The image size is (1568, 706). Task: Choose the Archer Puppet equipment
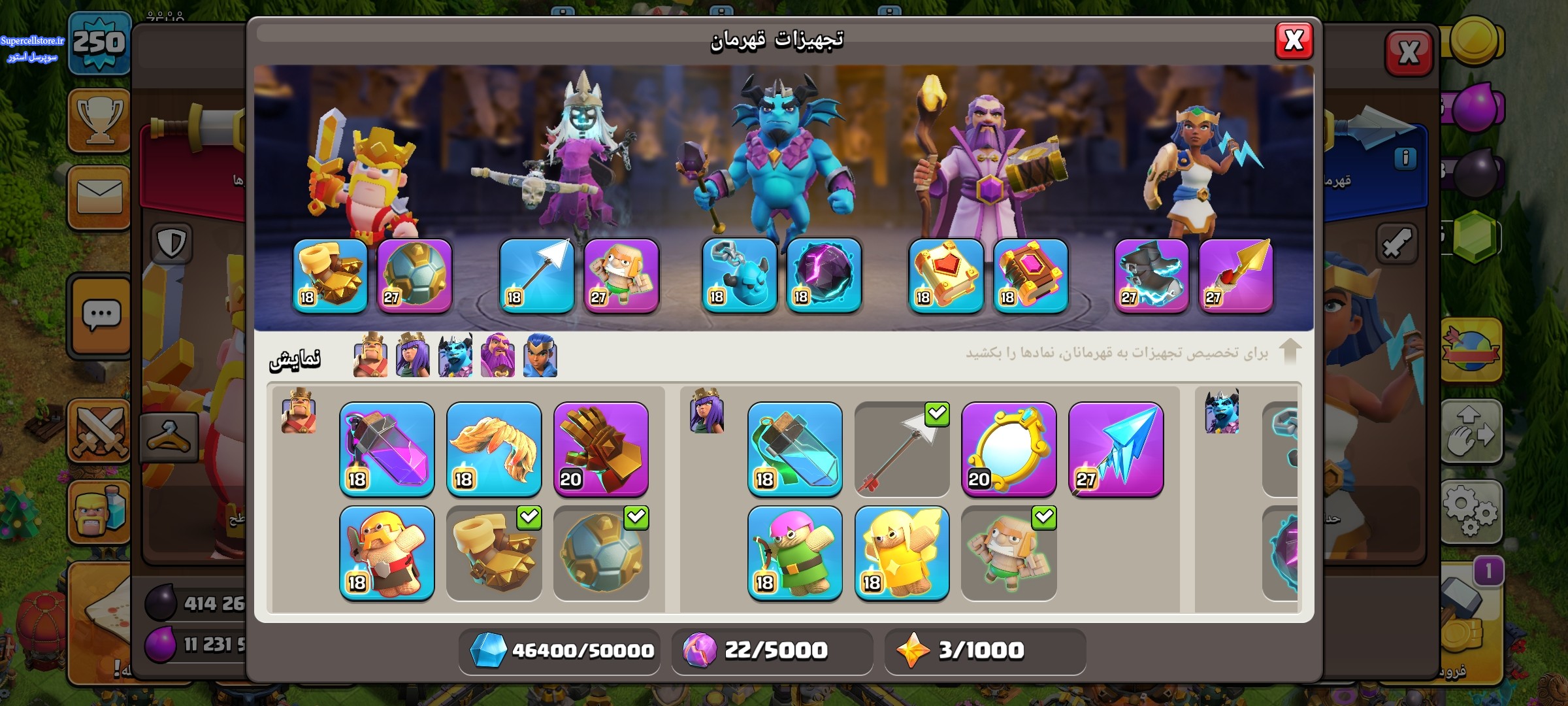point(794,553)
